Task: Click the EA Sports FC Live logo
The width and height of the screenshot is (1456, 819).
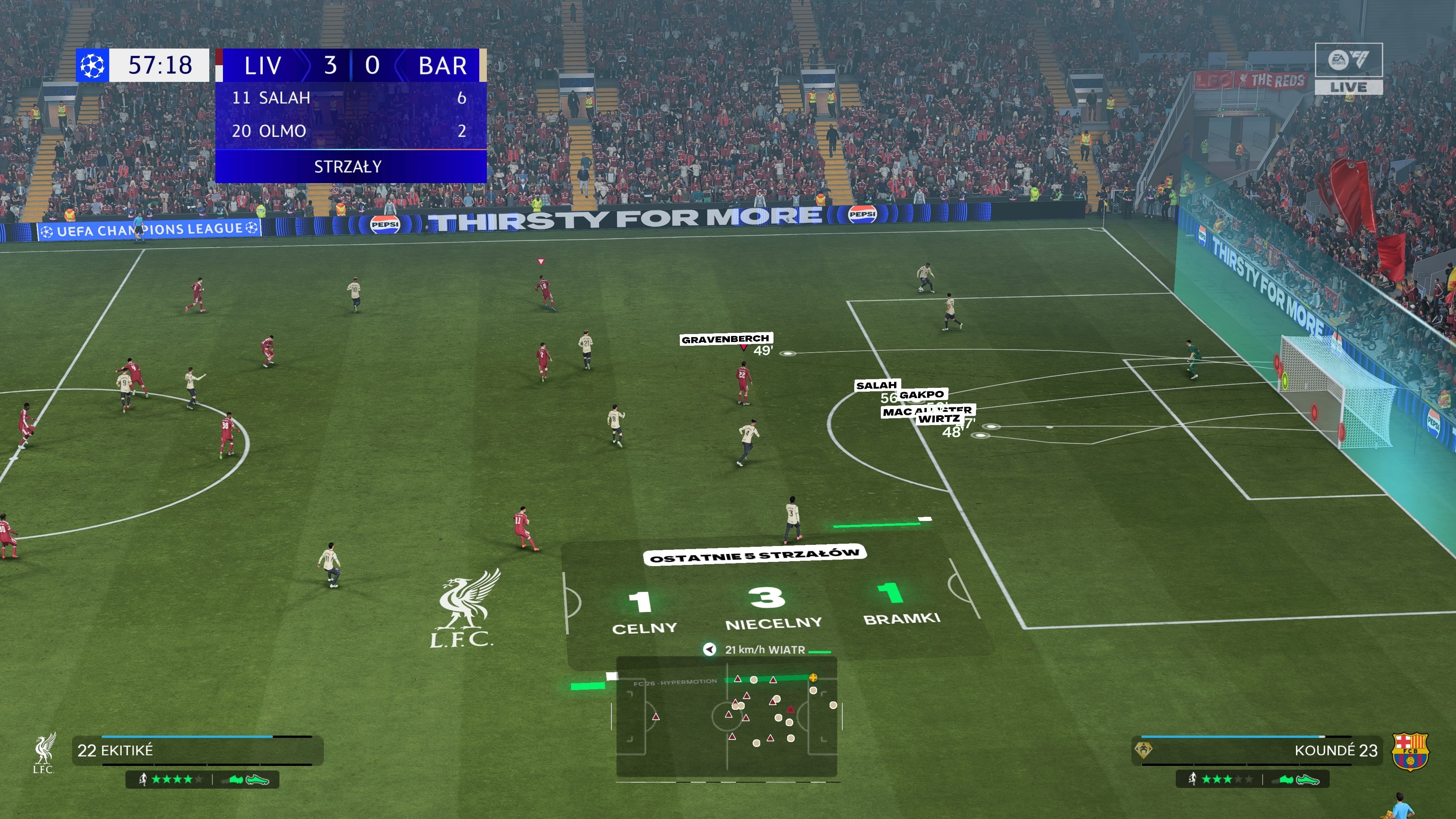Action: [x=1348, y=68]
